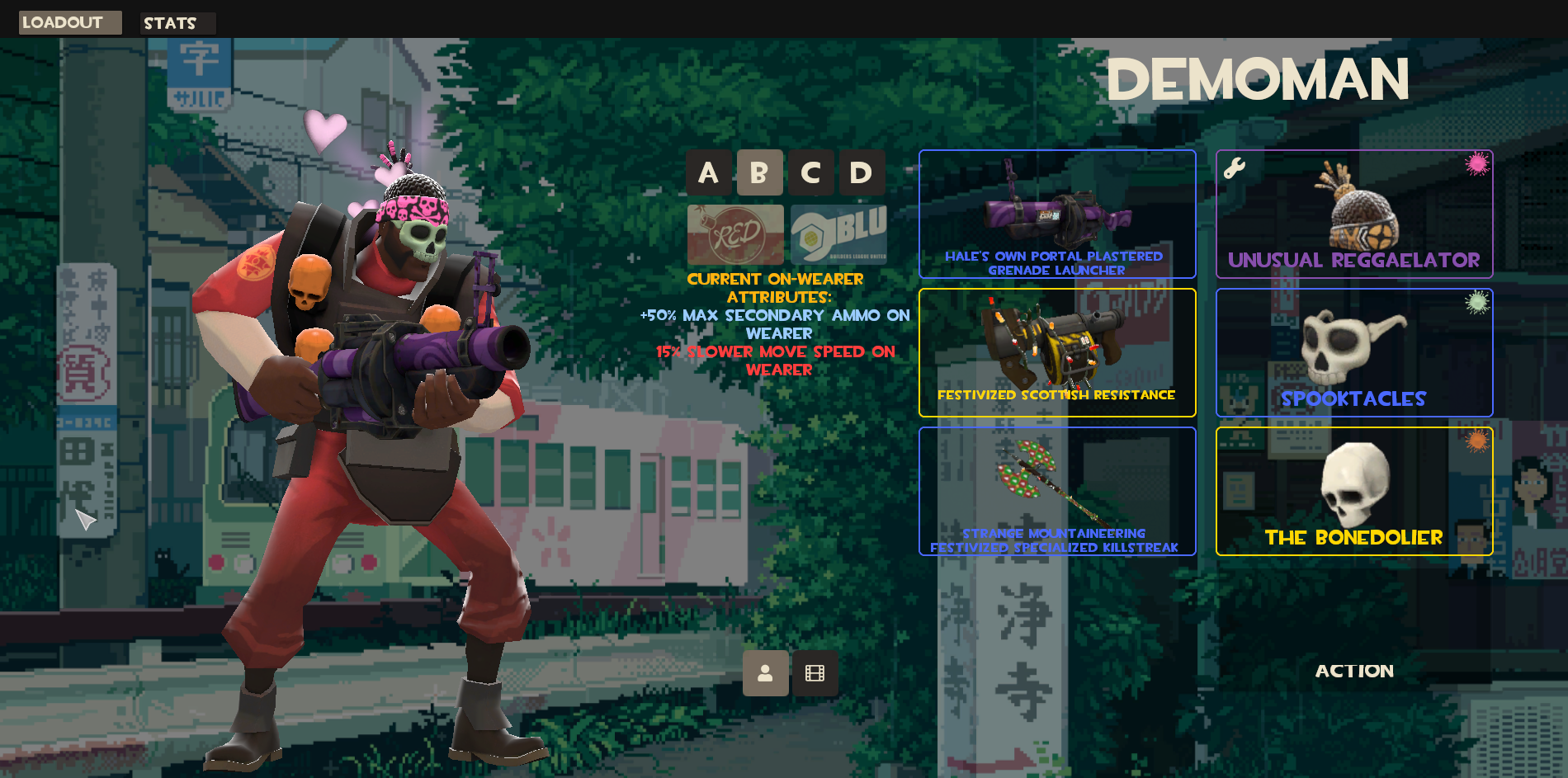Switch to the film strip view
Screen dimensions: 1568x778
tap(815, 673)
